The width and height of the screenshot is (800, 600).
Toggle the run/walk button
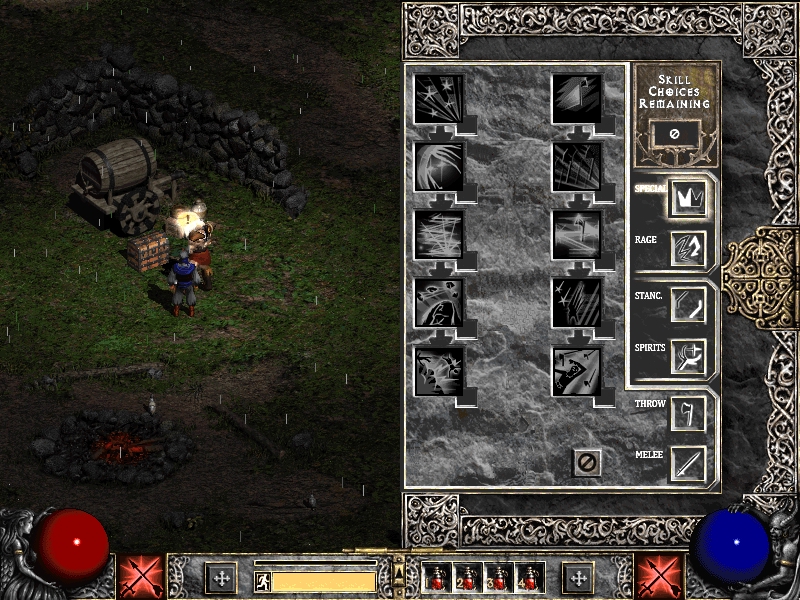pyautogui.click(x=260, y=580)
